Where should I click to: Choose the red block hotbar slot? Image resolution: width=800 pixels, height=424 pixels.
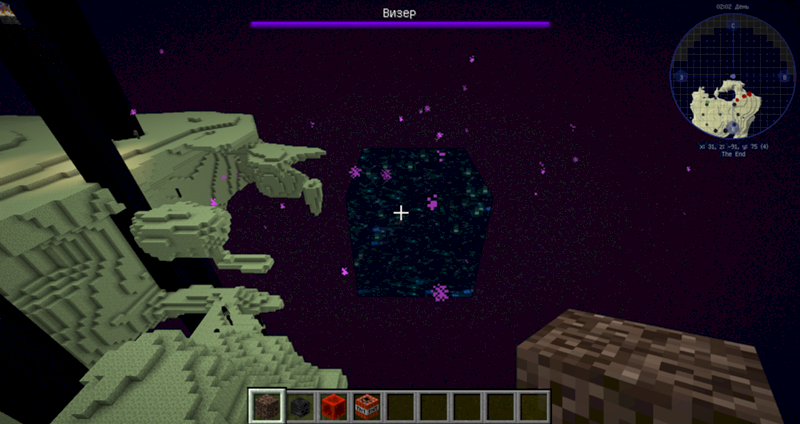333,406
